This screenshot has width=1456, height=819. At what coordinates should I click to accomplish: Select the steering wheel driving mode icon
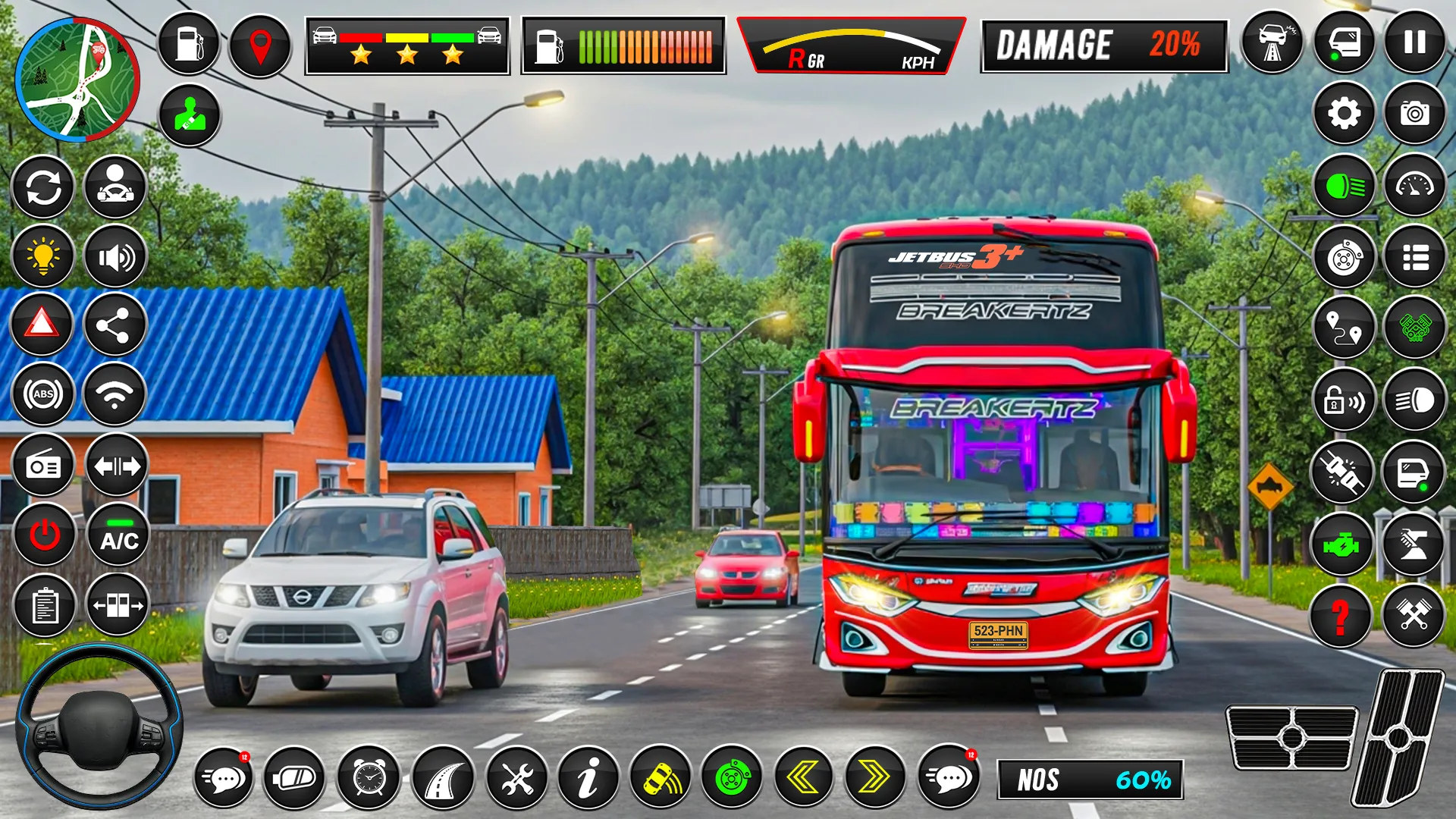point(115,186)
